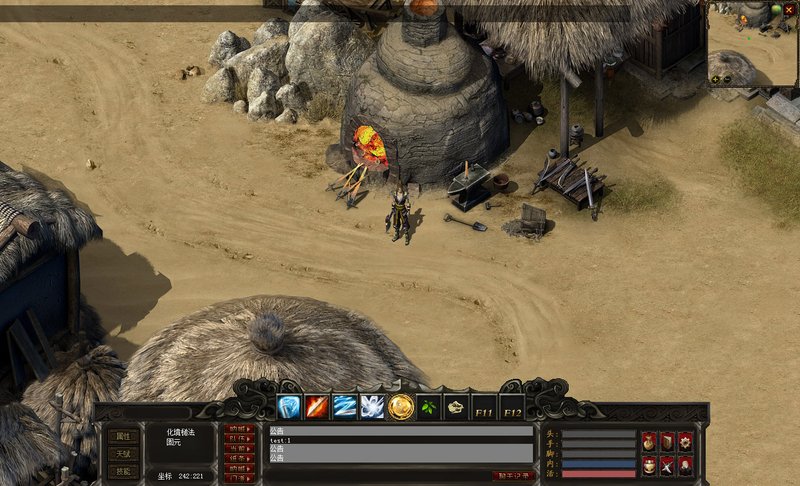Open the 天赋 talents panel

[123, 454]
